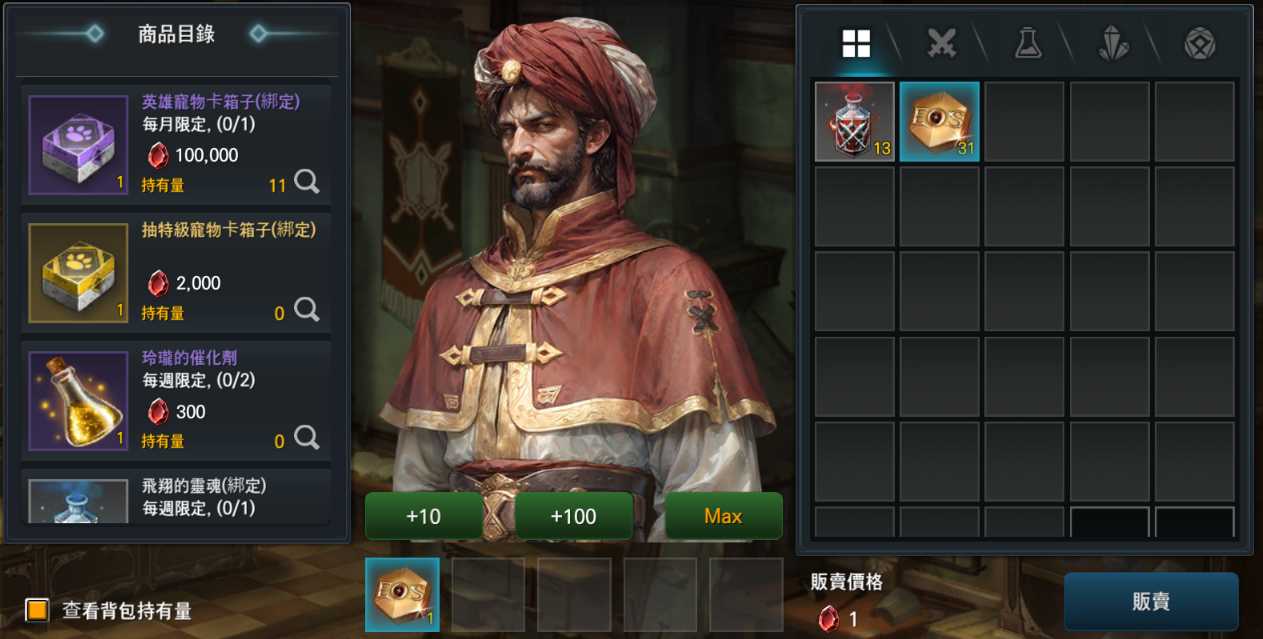
Task: Select the 英雄寵物卡箱子 shop item
Action: click(175, 142)
